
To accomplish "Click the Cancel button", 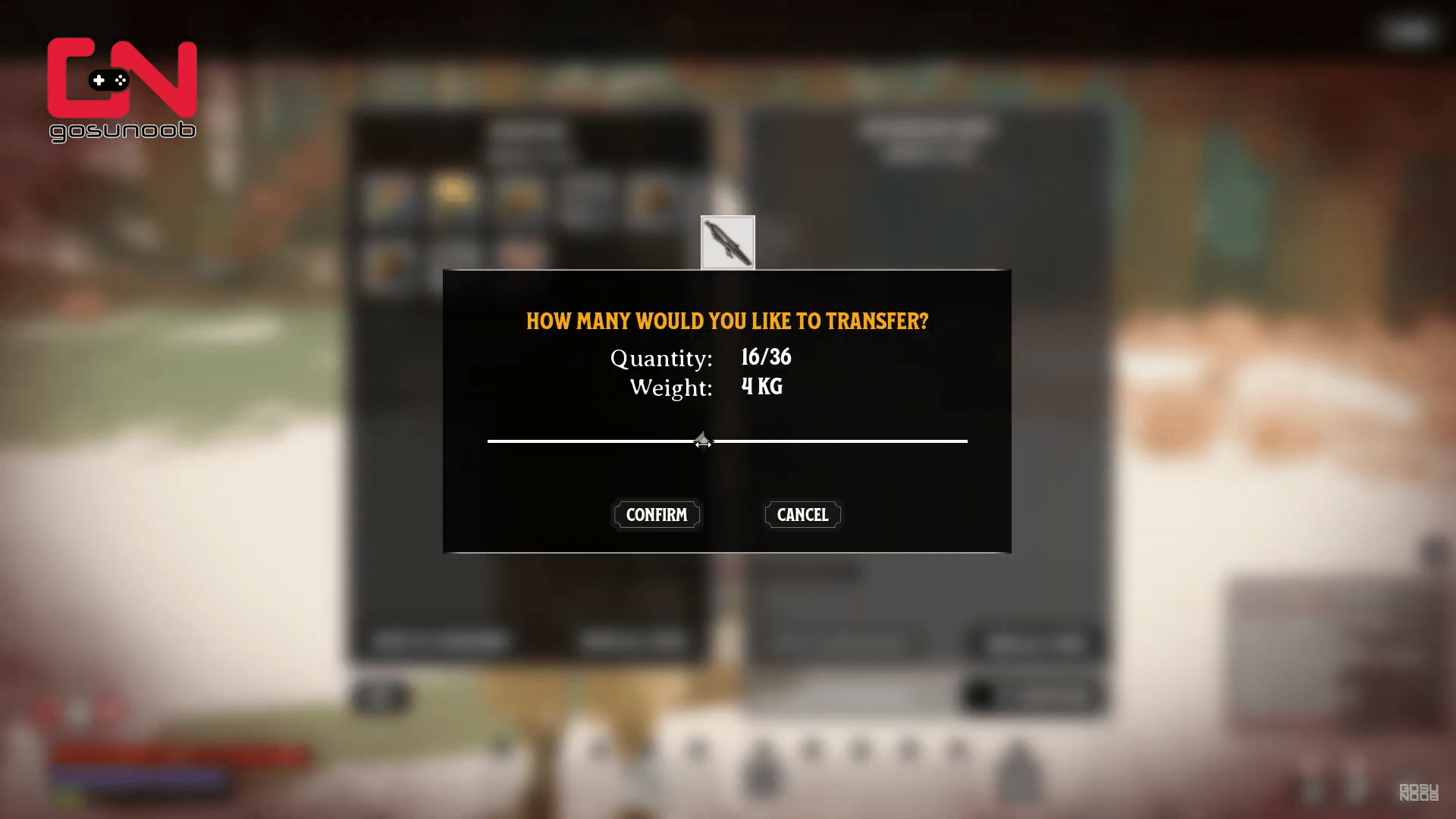I will coord(802,515).
